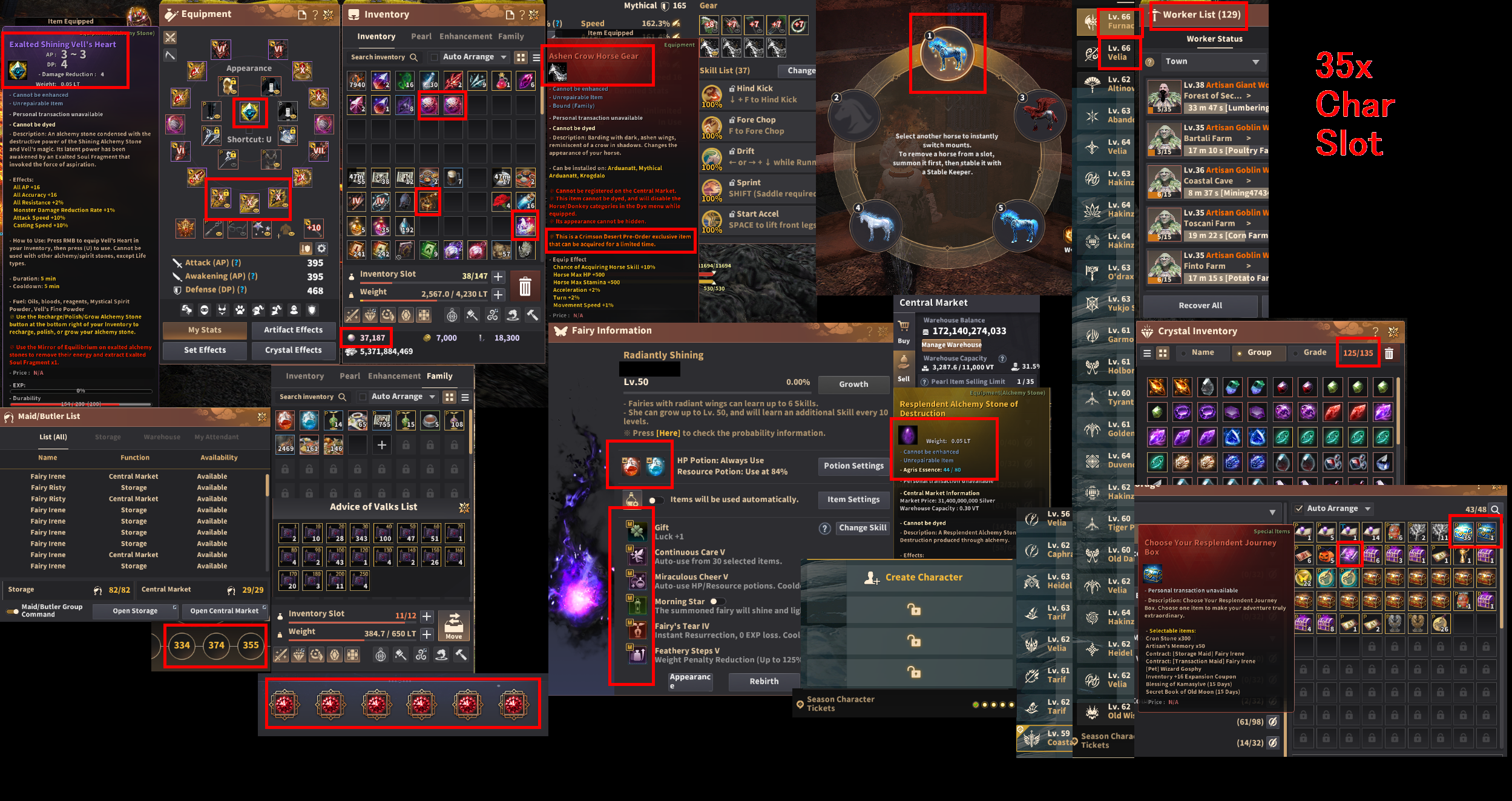Open the Warehouse tab in Maid/Butler List
Image resolution: width=1512 pixels, height=801 pixels.
[x=161, y=436]
